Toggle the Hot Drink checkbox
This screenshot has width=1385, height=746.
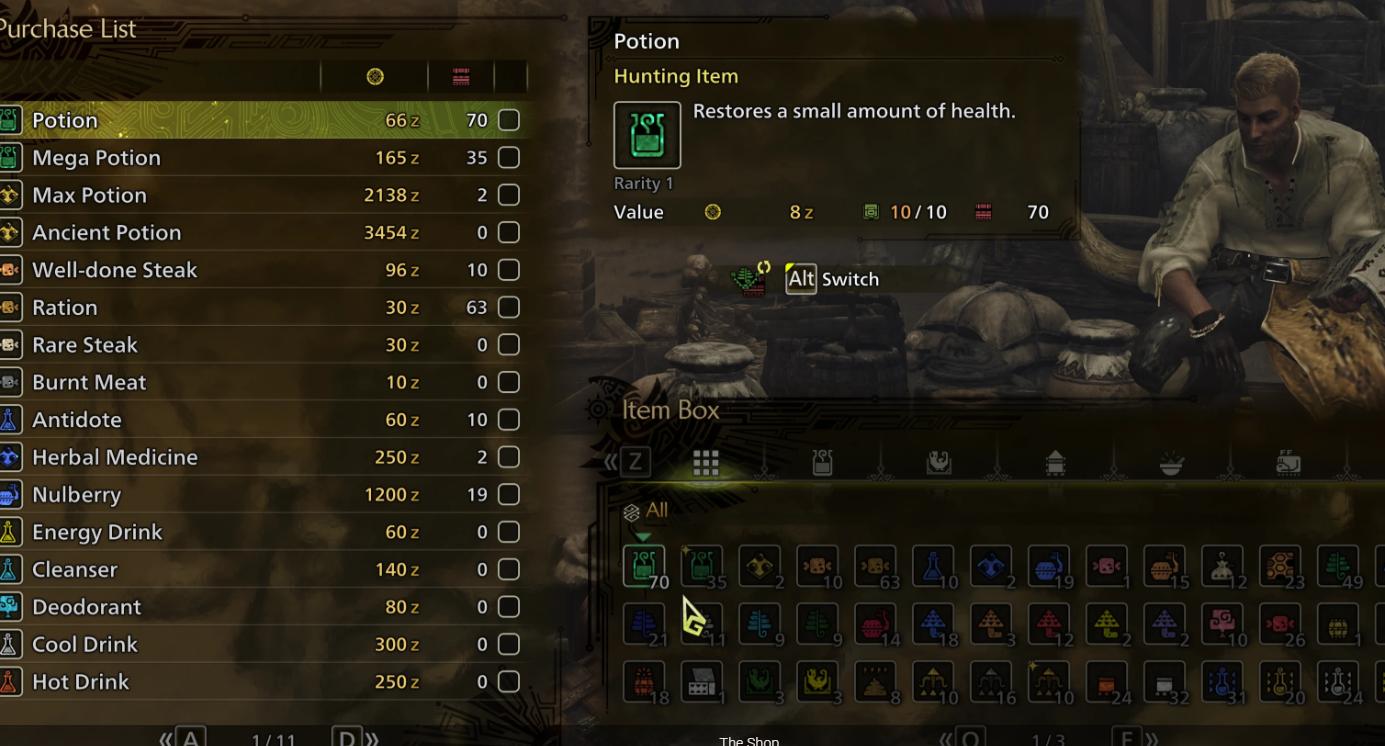[x=509, y=682]
